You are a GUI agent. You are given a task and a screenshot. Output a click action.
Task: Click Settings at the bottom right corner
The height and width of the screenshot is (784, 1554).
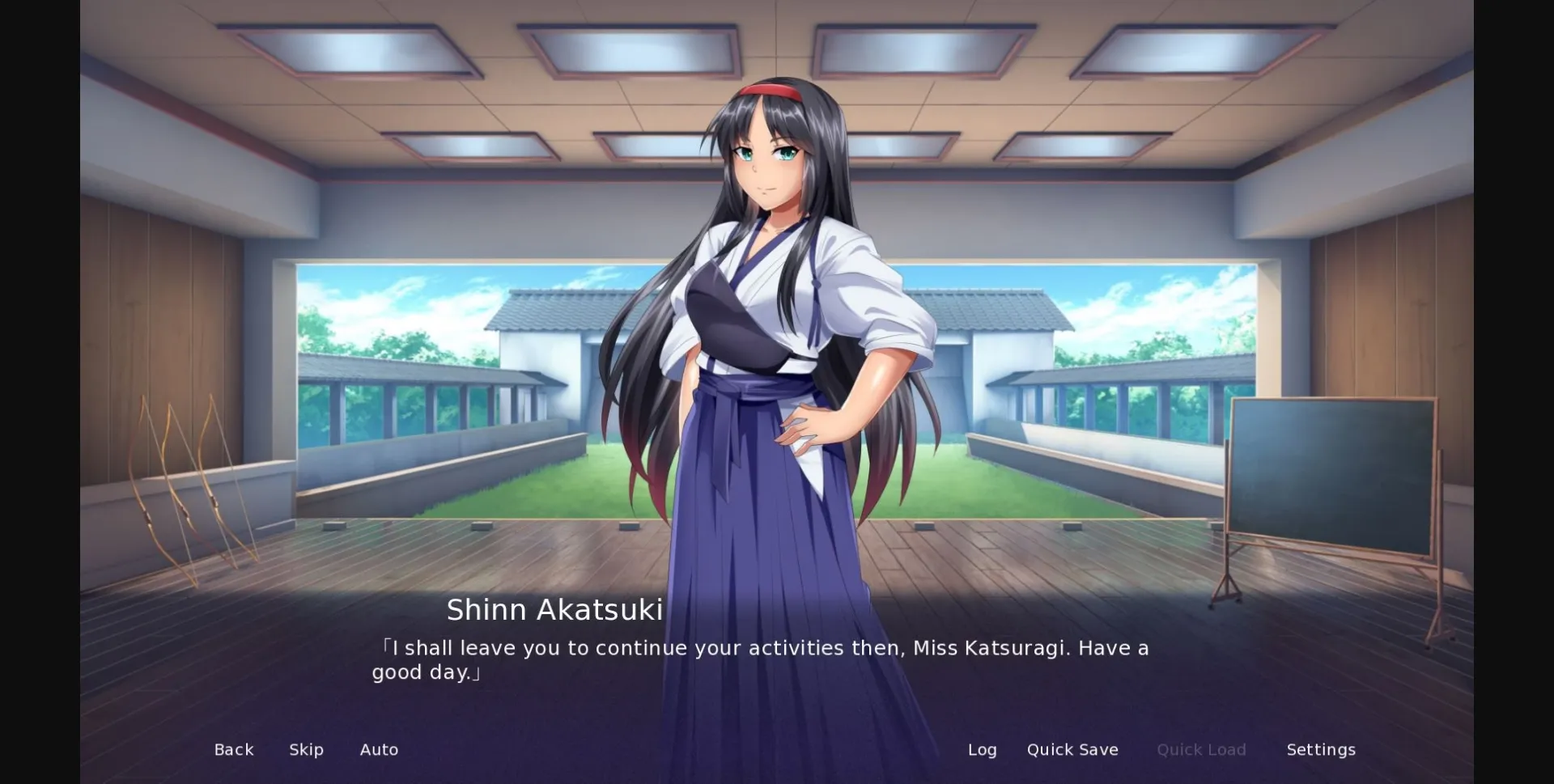[1321, 749]
